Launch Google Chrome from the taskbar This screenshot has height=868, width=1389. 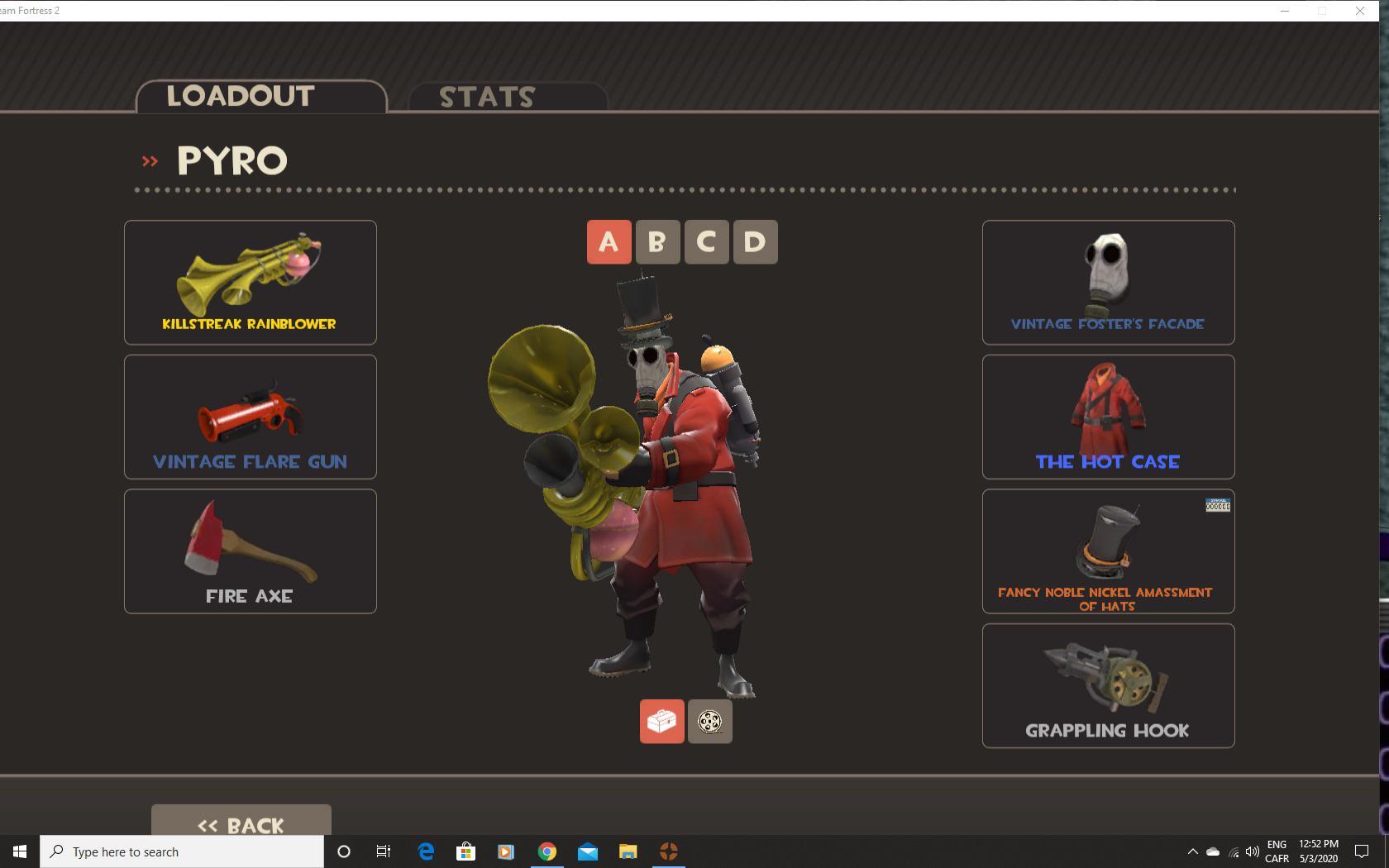click(547, 851)
